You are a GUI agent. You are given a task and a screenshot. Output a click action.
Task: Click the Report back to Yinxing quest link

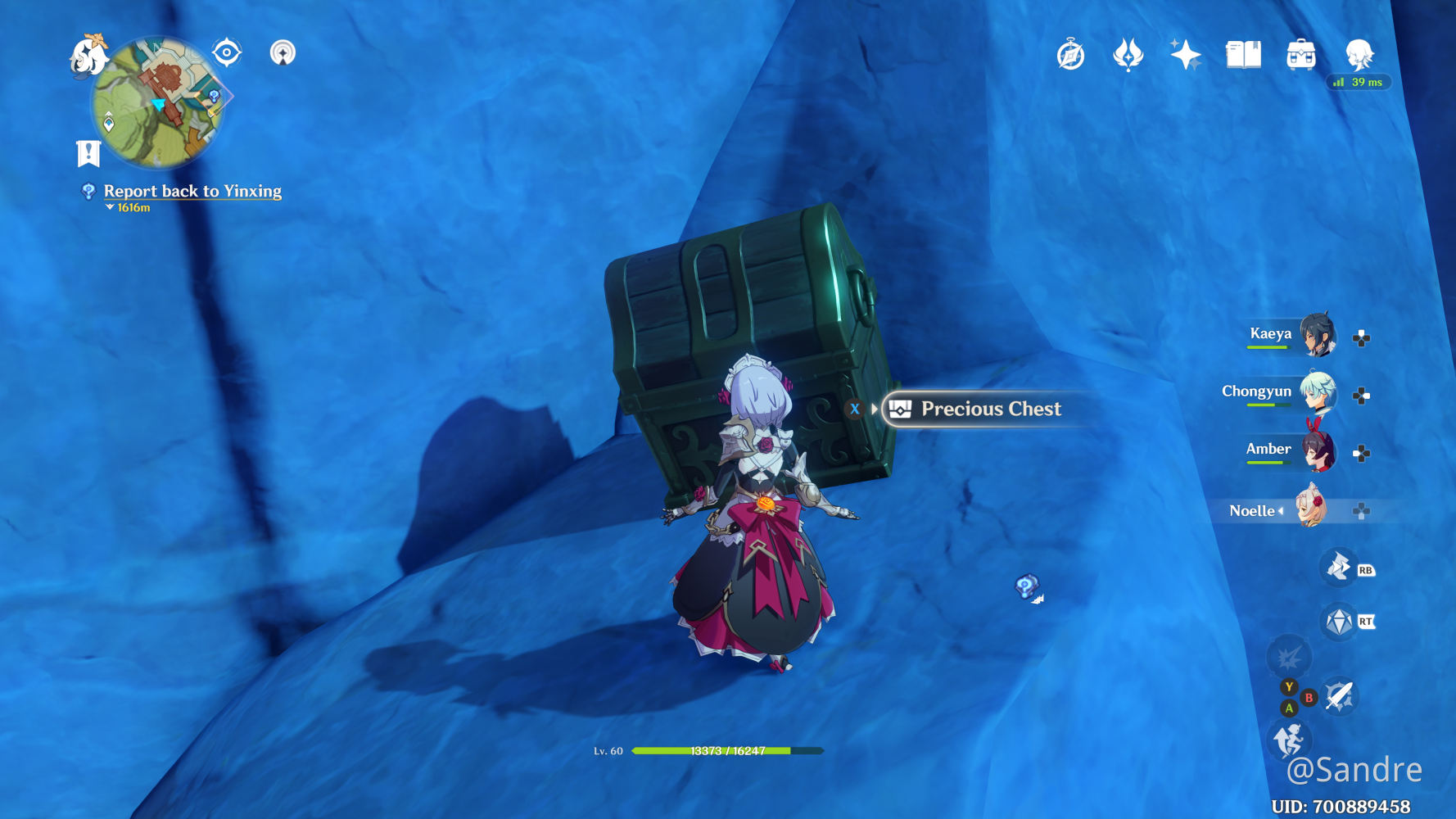point(192,191)
